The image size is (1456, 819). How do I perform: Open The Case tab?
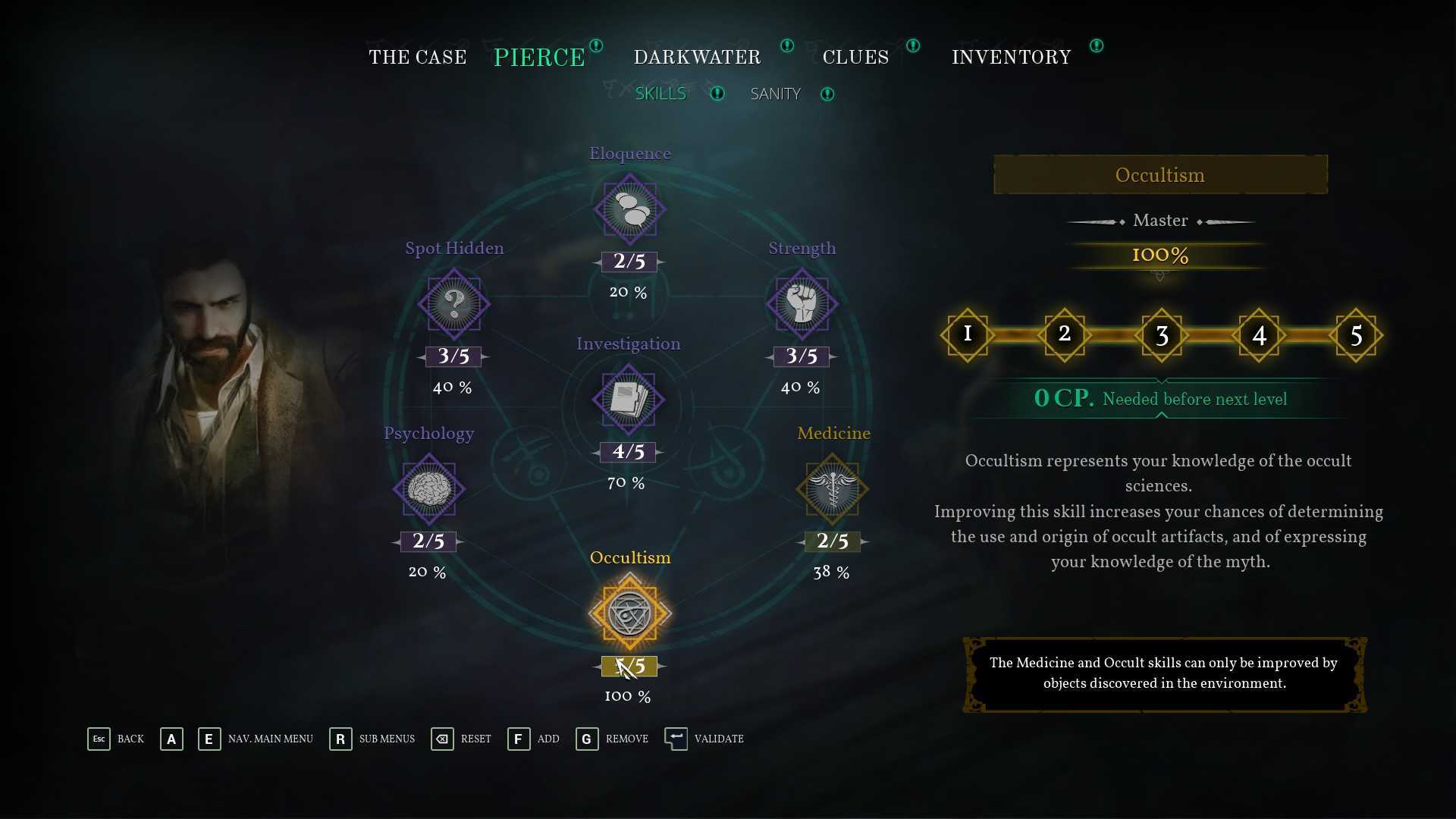[417, 58]
